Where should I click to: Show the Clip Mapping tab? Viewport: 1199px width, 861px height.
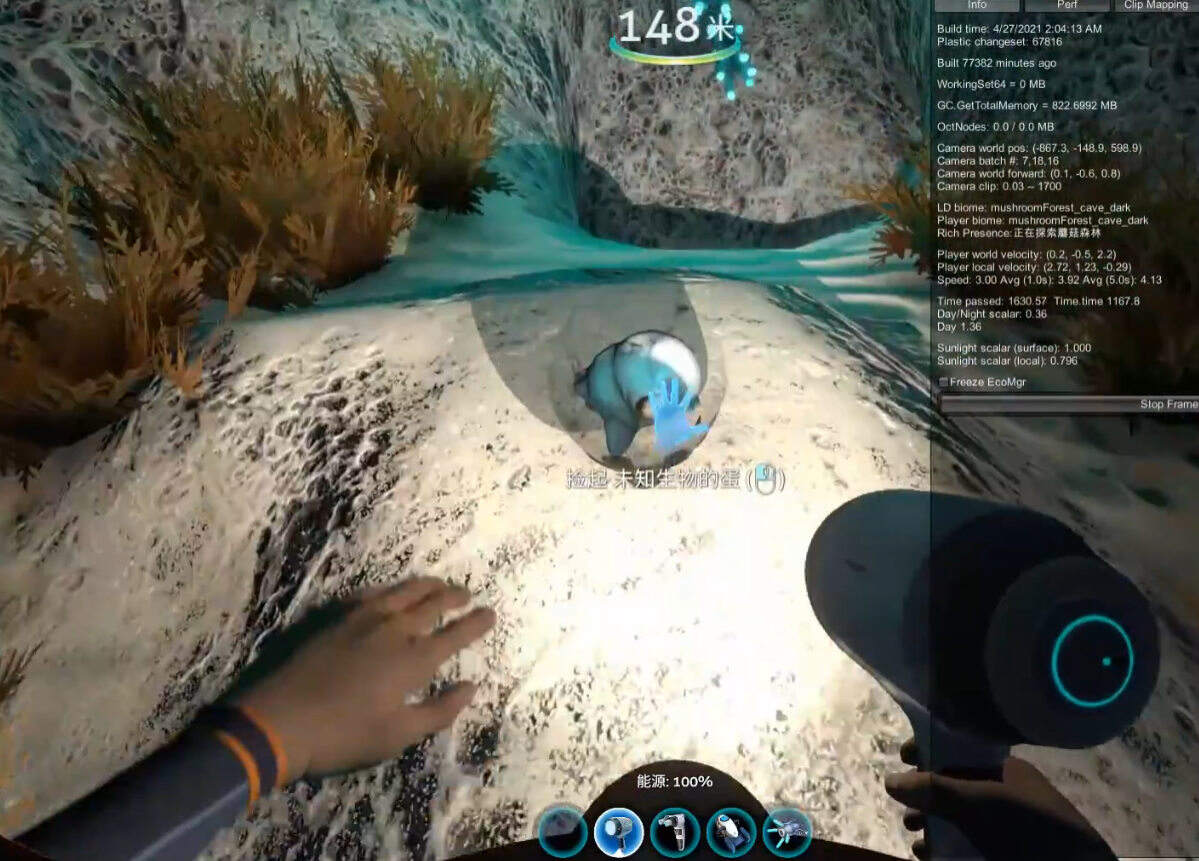click(1155, 5)
